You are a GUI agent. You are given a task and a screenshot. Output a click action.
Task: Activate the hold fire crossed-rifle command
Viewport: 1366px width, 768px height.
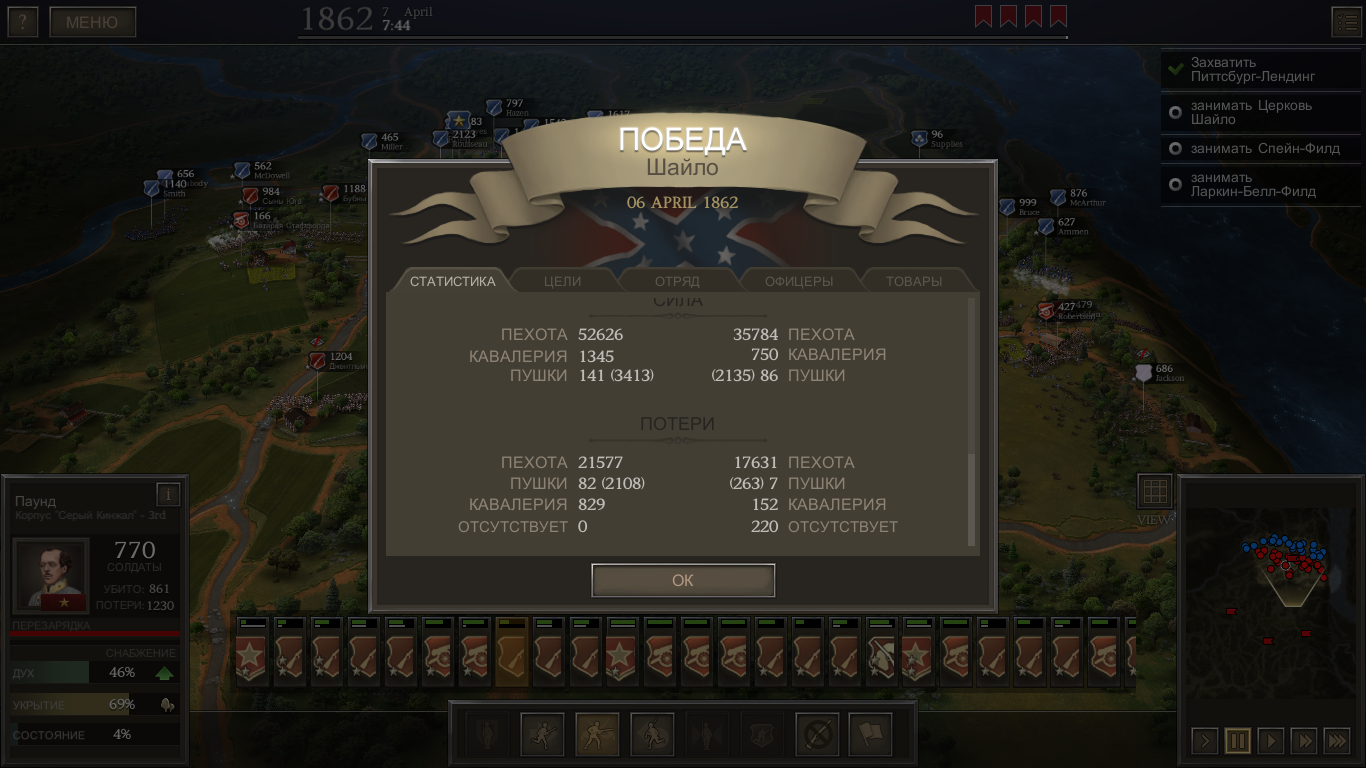point(817,735)
